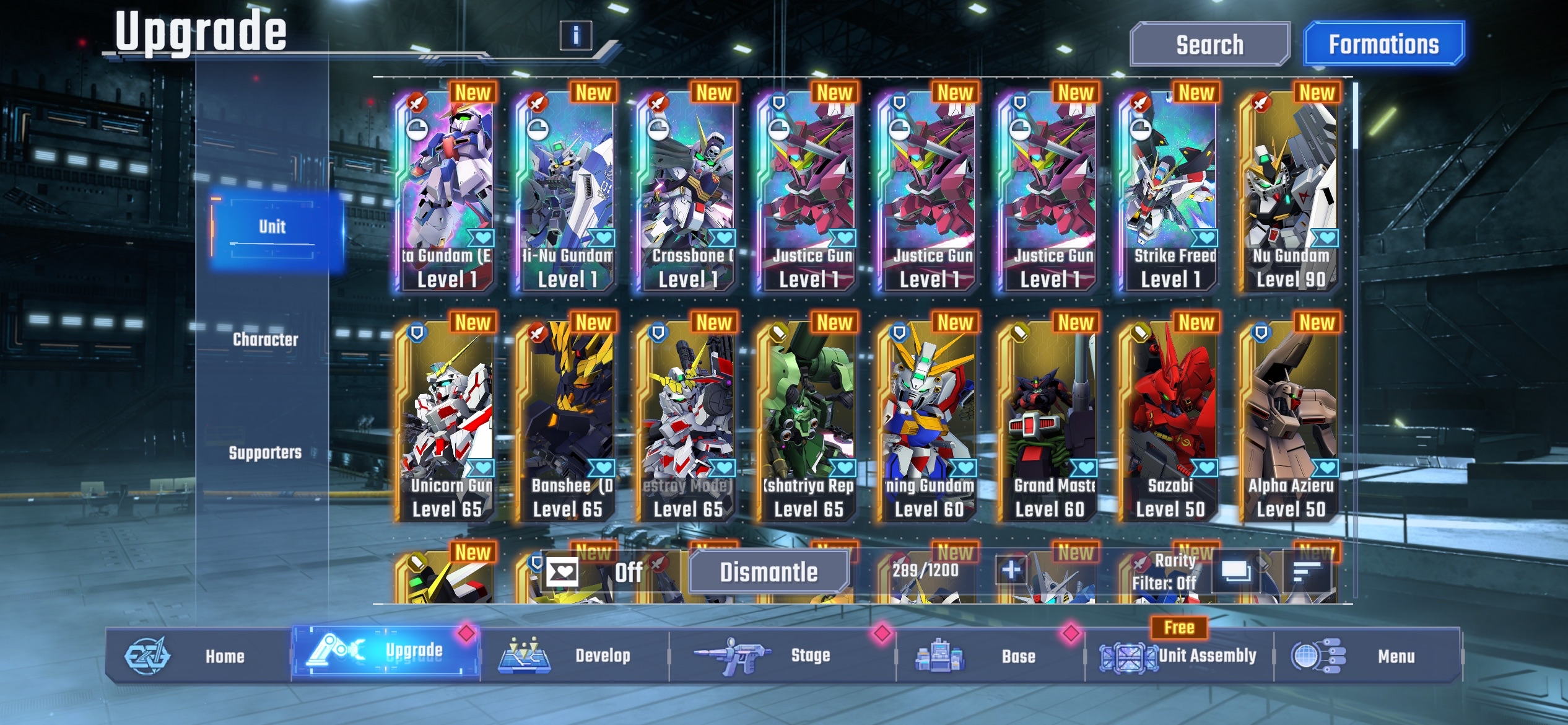Image resolution: width=1568 pixels, height=725 pixels.
Task: Switch to the Character category
Action: point(266,339)
